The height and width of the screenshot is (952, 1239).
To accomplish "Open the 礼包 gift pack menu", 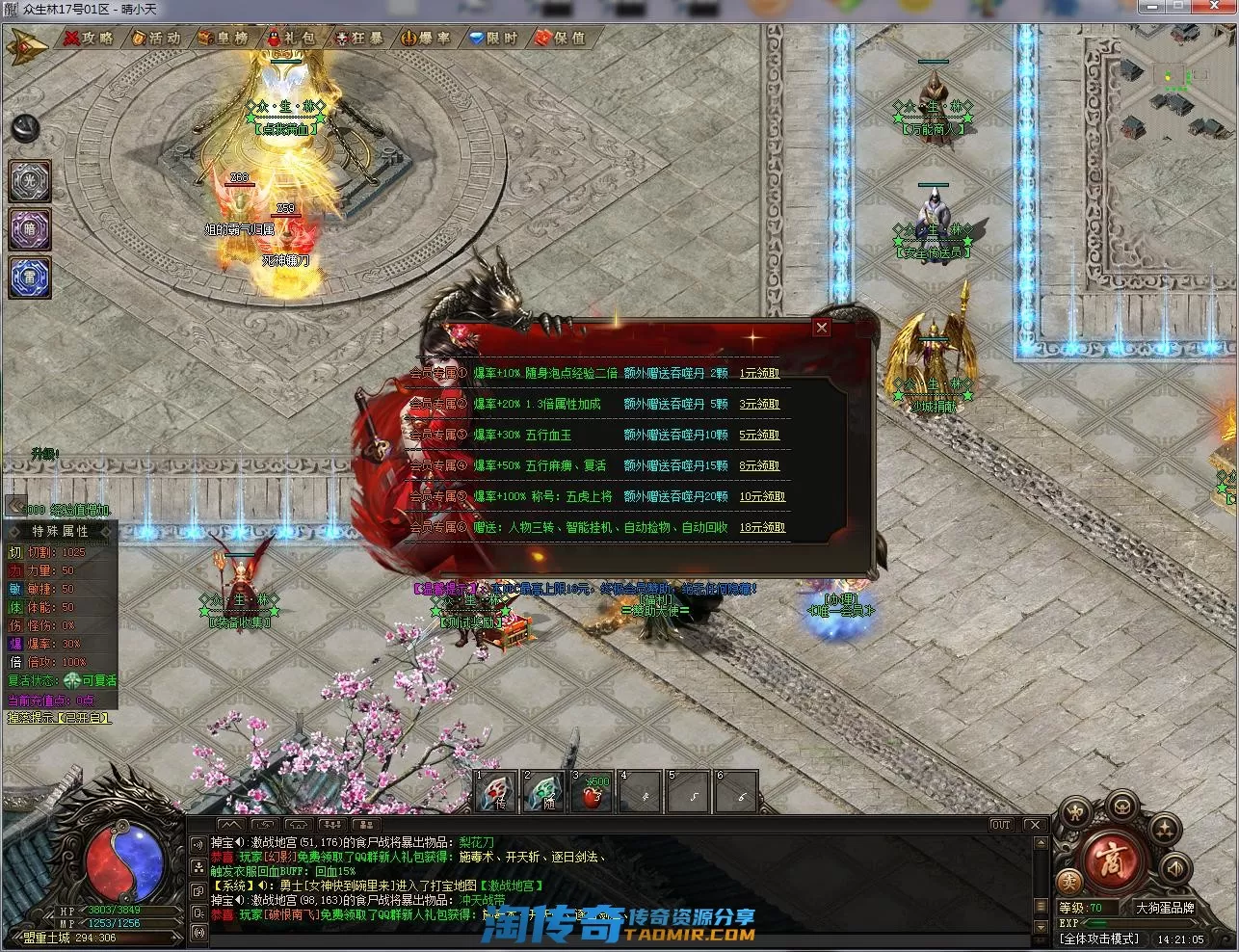I will pos(290,39).
